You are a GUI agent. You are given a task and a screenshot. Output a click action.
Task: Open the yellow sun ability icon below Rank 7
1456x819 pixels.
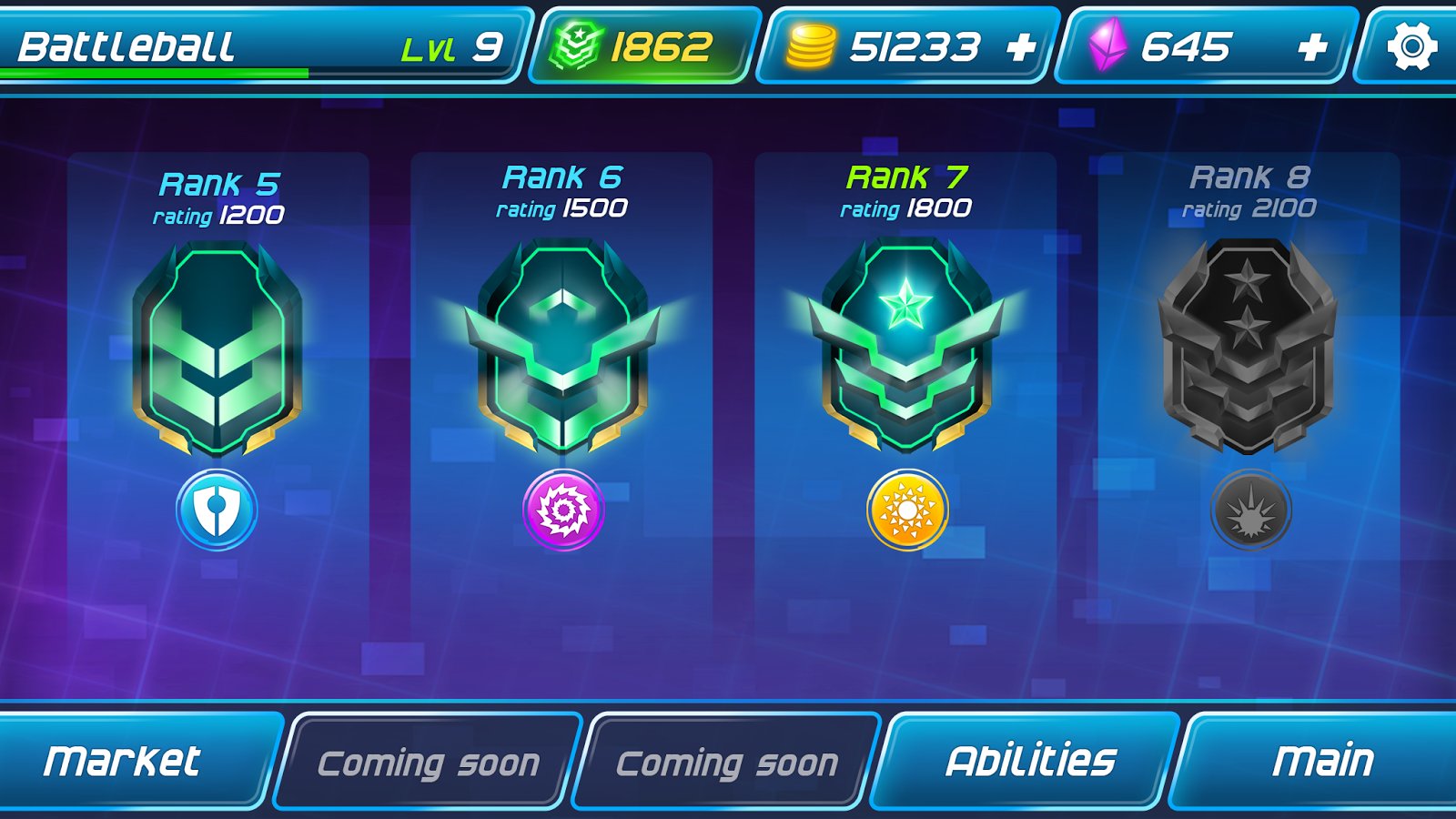[x=906, y=510]
